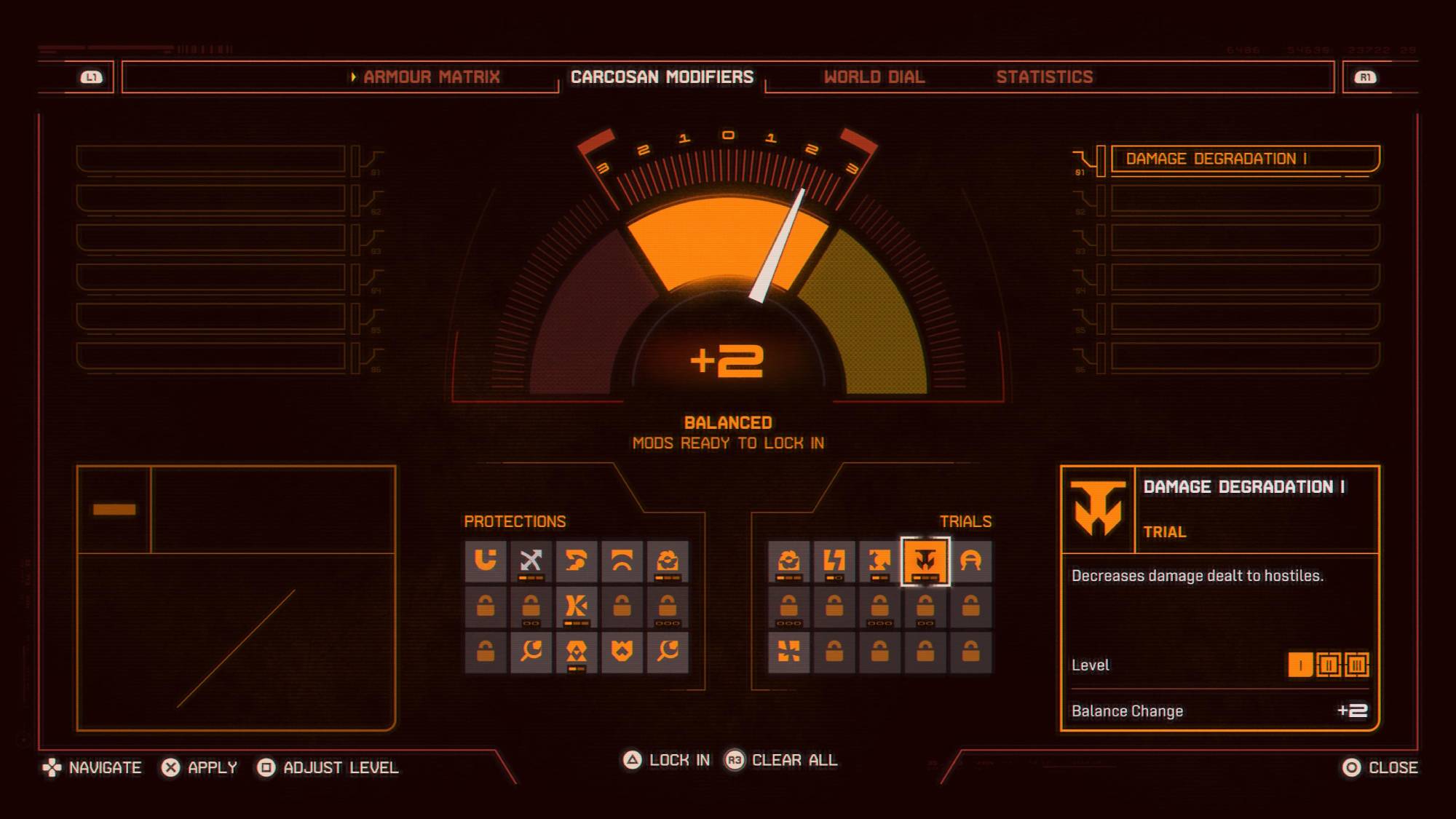Switch to the Armour Matrix tab
Viewport: 1456px width, 819px height.
coord(431,77)
